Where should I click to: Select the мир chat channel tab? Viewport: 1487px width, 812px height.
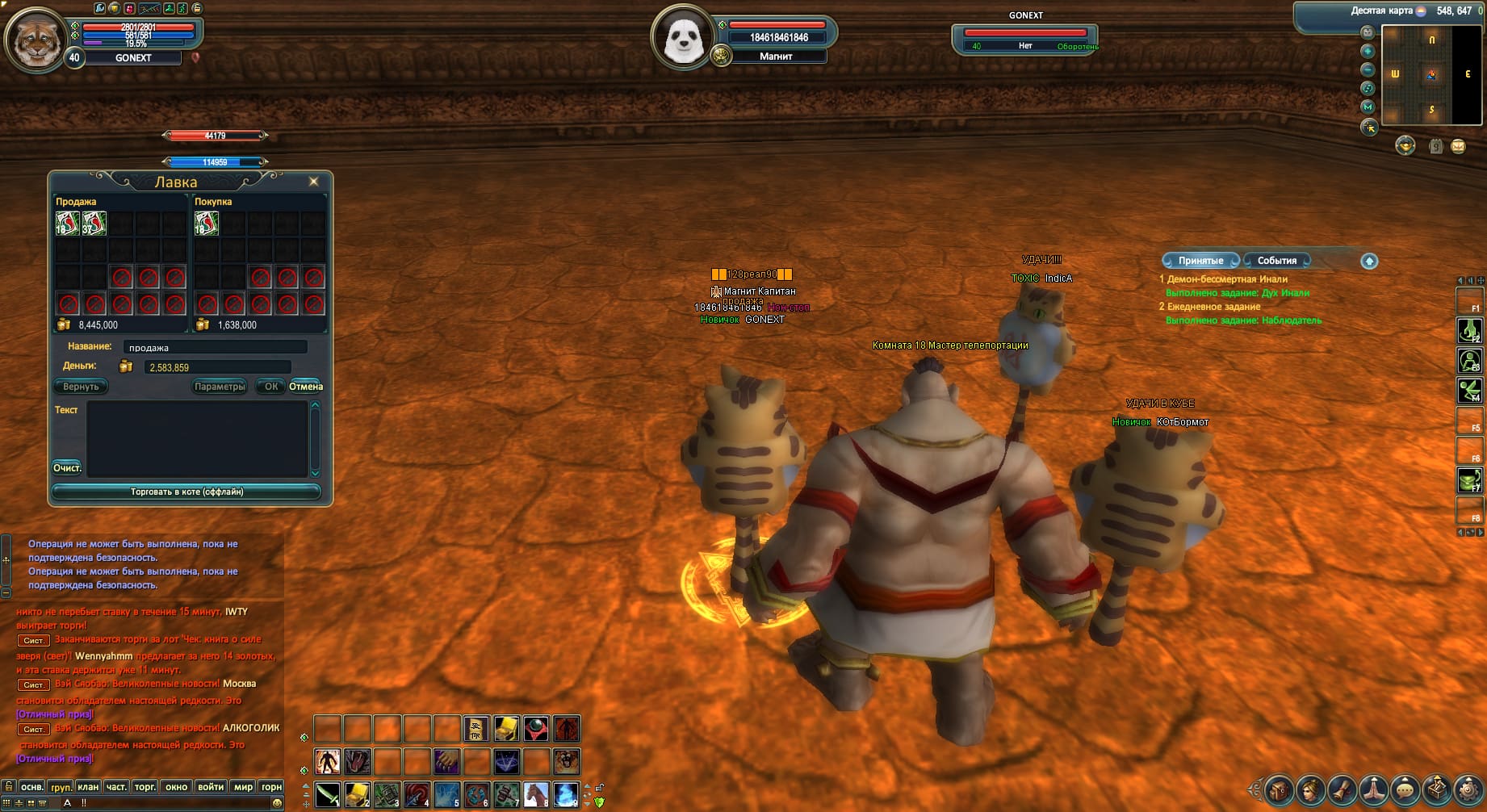pyautogui.click(x=243, y=786)
